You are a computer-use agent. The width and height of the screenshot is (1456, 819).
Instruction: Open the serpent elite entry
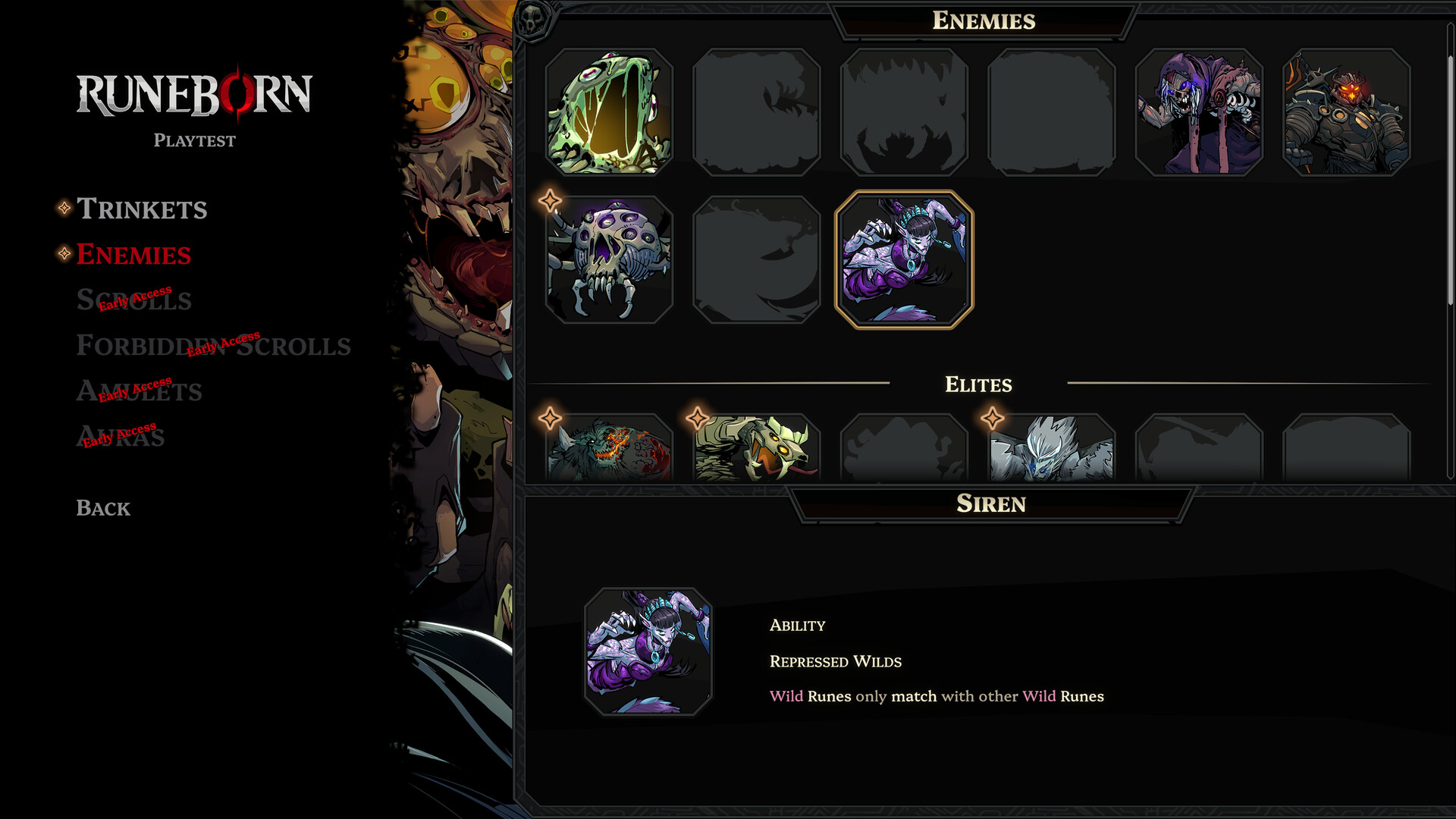pos(757,451)
